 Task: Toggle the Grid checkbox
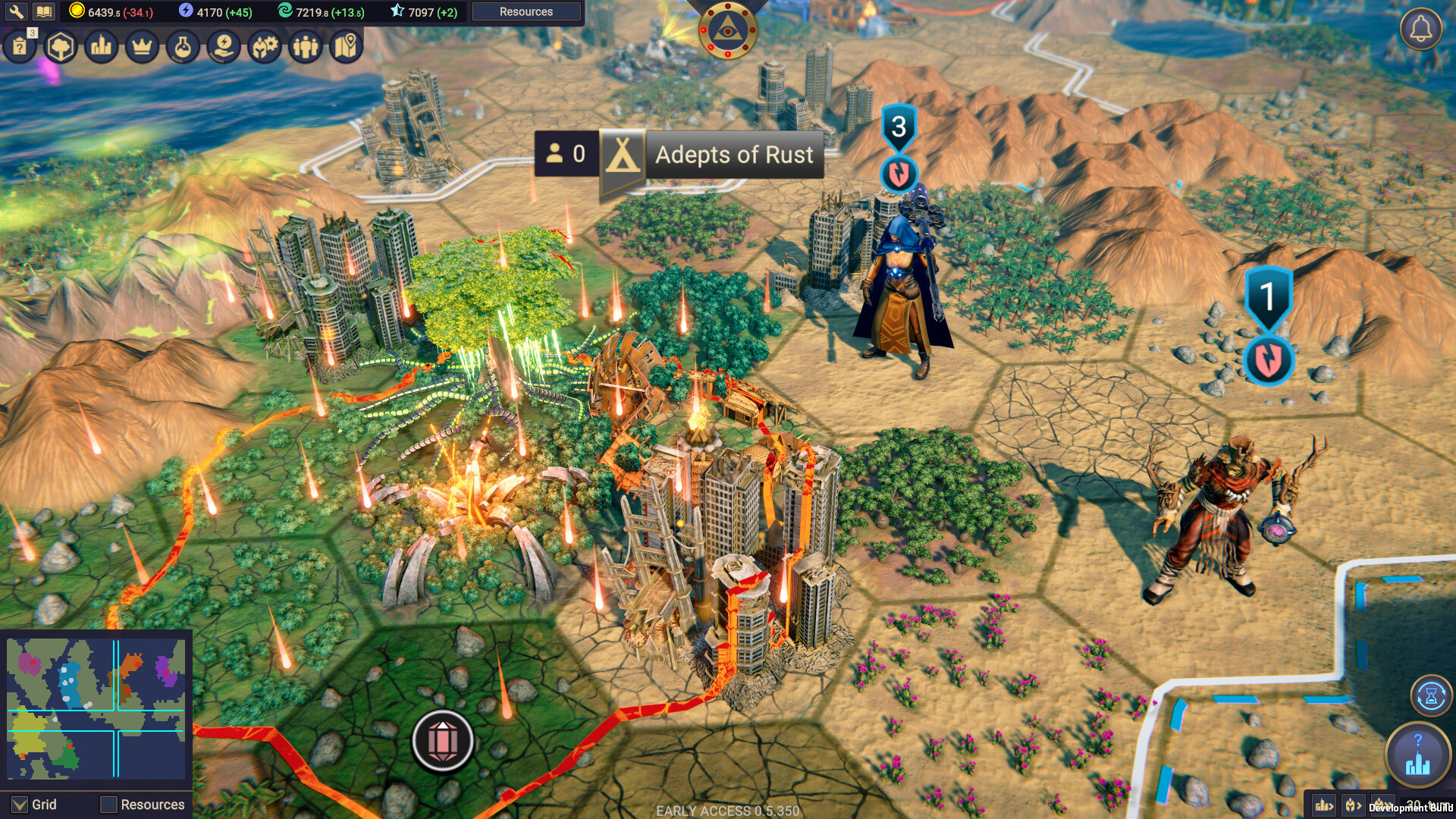click(20, 805)
